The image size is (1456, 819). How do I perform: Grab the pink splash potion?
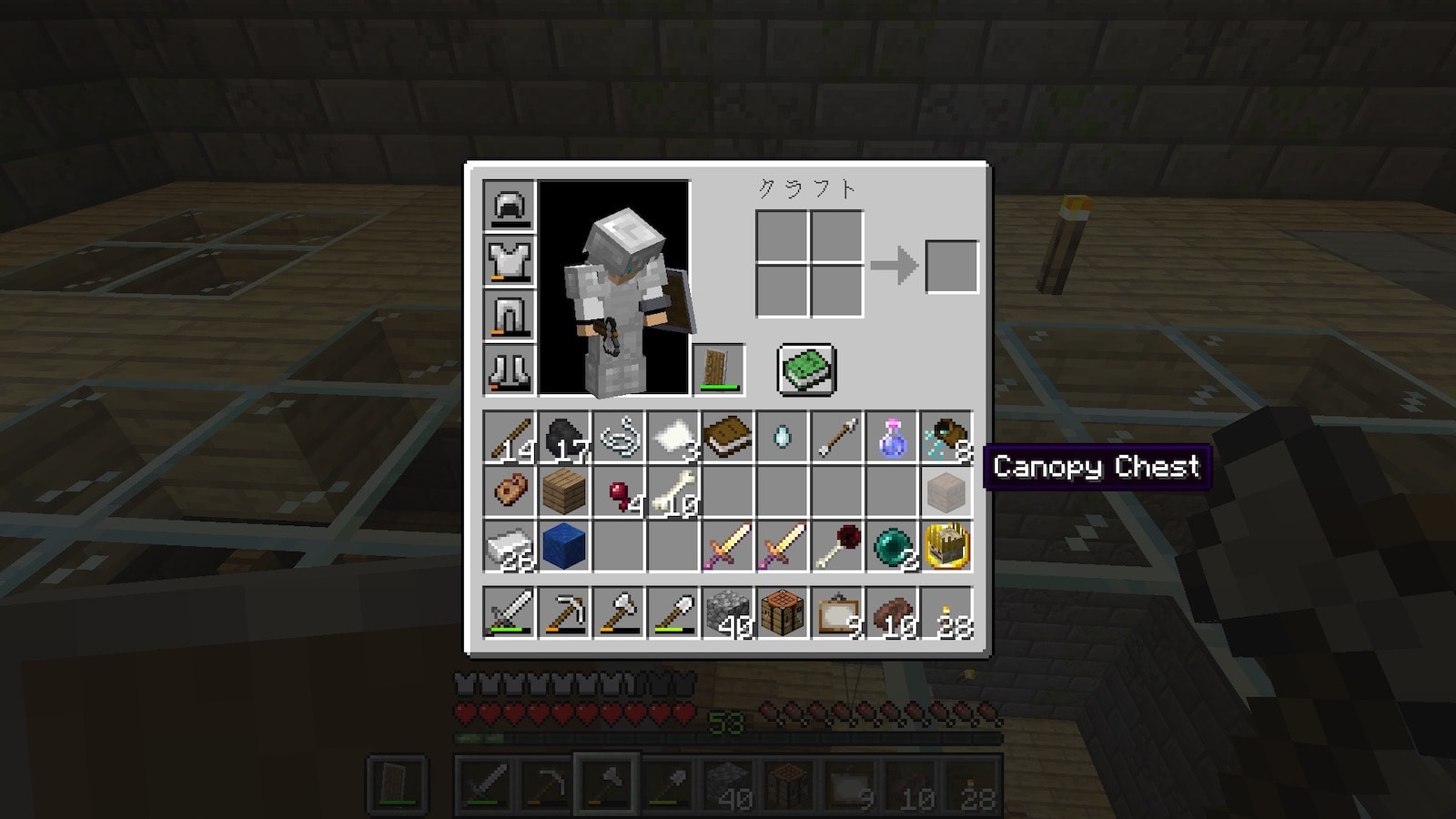pos(892,438)
